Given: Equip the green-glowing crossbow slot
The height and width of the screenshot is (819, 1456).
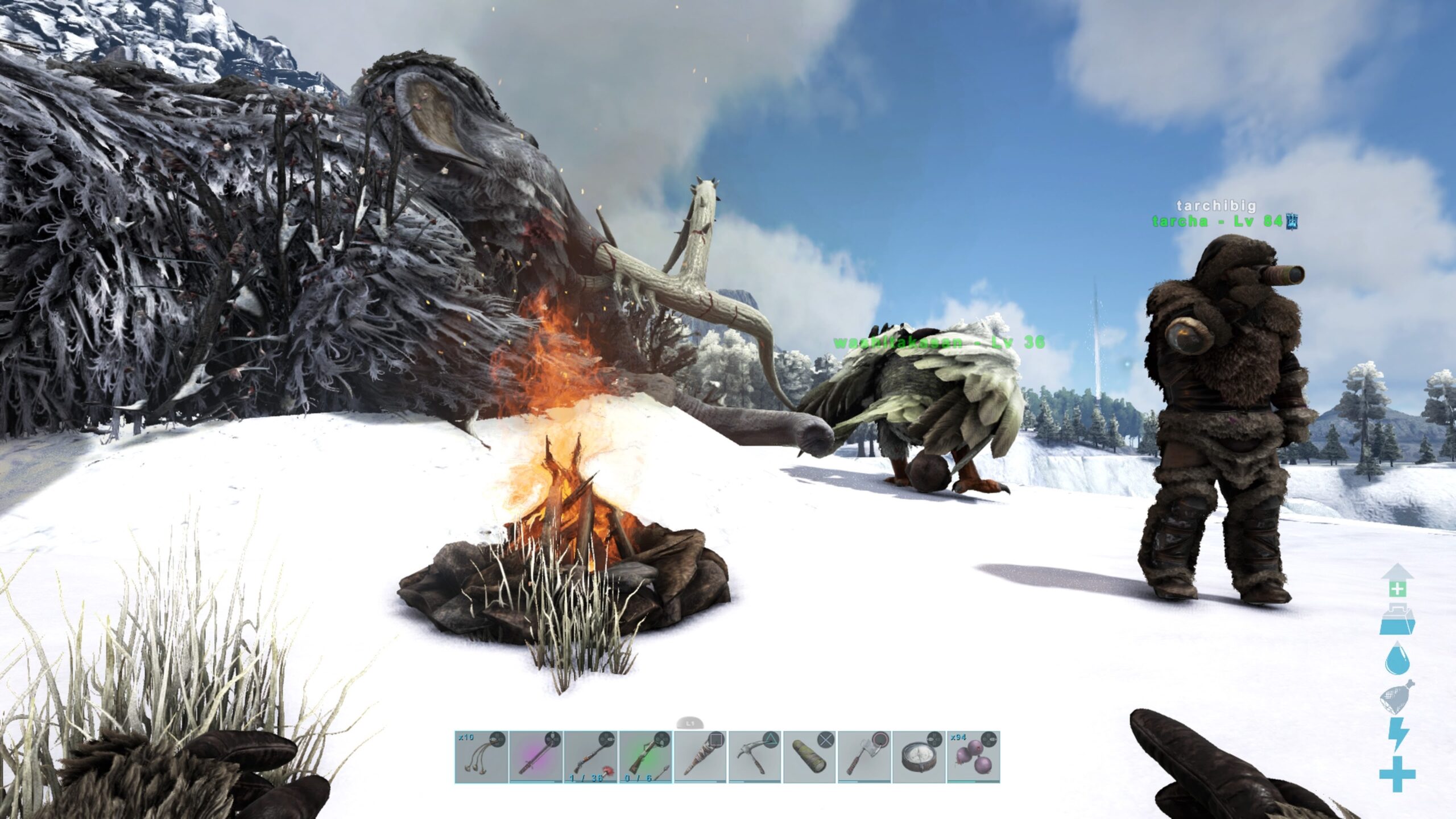Looking at the screenshot, I should pyautogui.click(x=645, y=757).
